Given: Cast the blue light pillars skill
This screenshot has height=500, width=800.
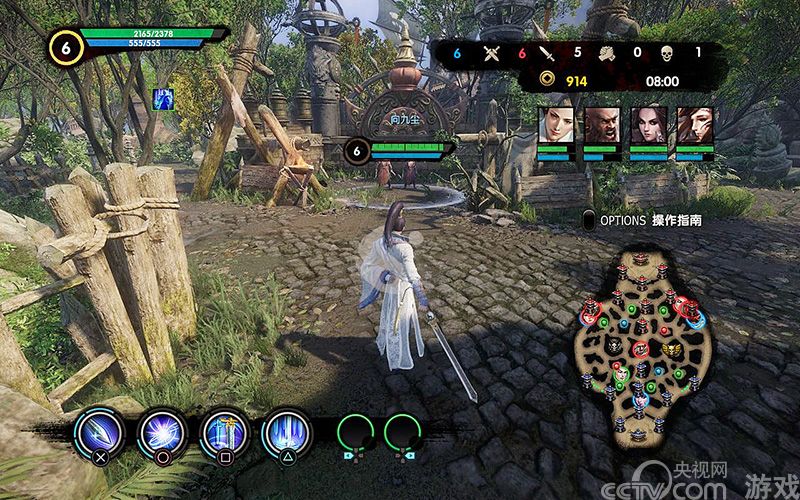Looking at the screenshot, I should tap(286, 434).
